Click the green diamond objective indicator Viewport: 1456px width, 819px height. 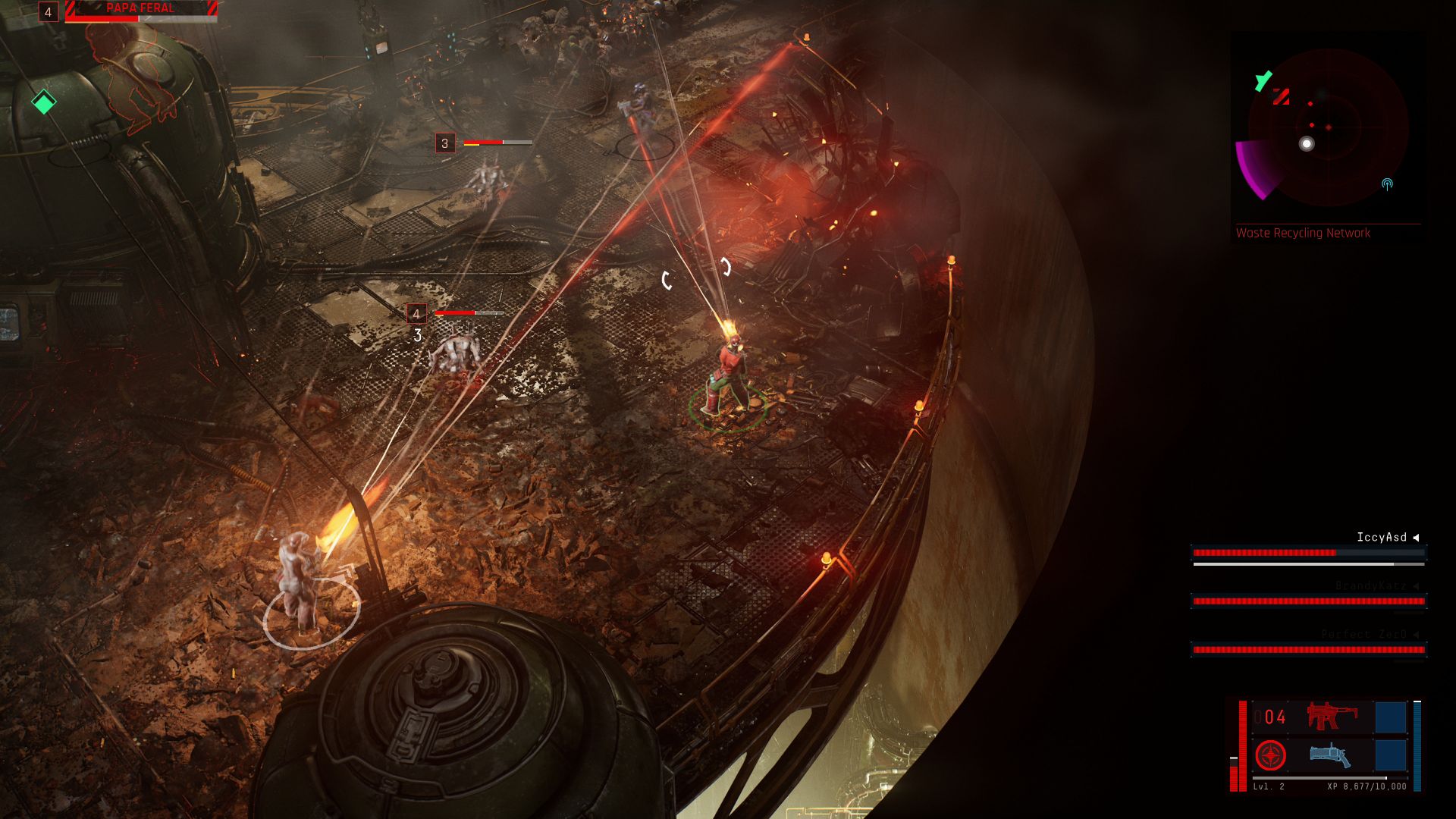tap(44, 102)
